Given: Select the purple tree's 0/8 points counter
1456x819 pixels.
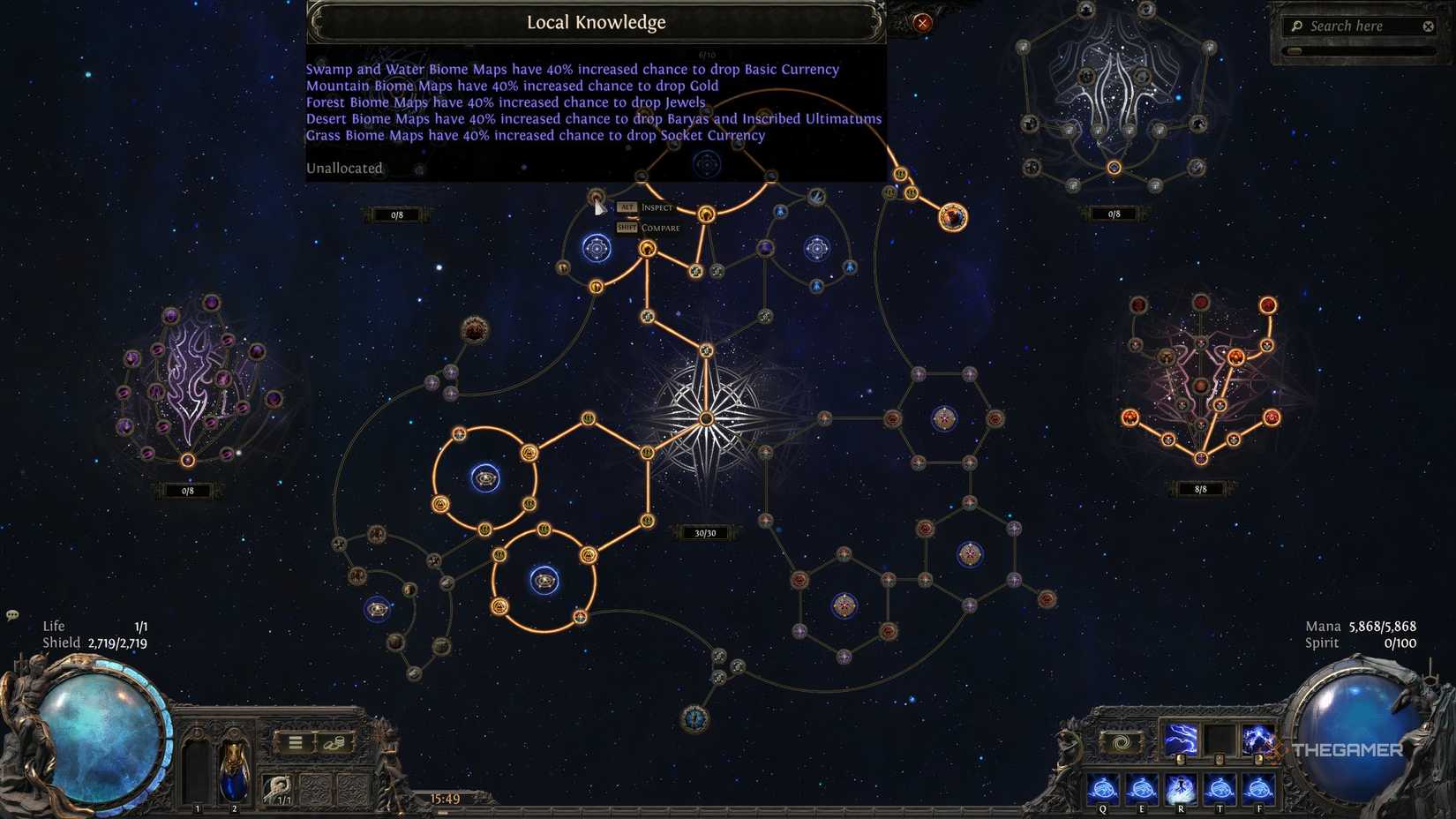Looking at the screenshot, I should [187, 491].
